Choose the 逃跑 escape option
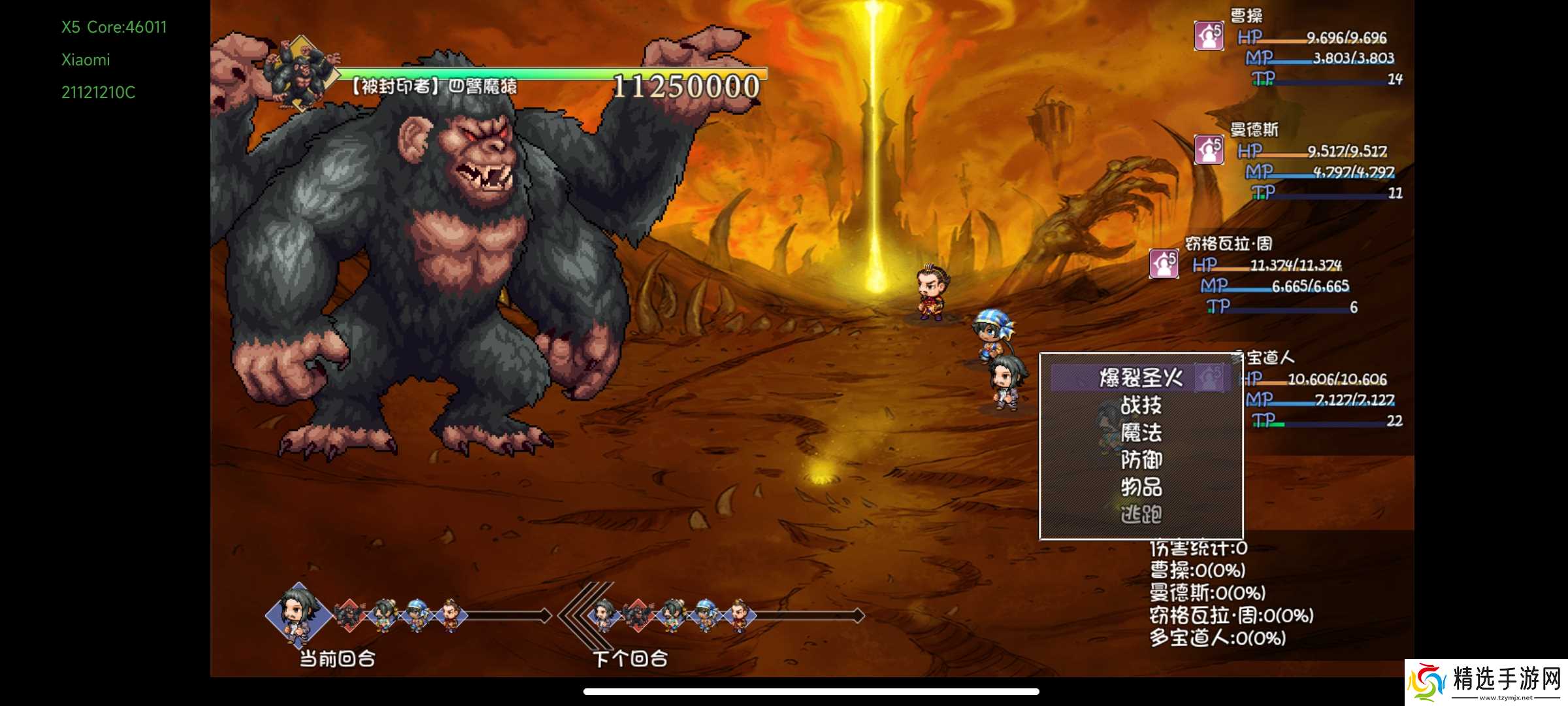1568x706 pixels. point(1141,514)
